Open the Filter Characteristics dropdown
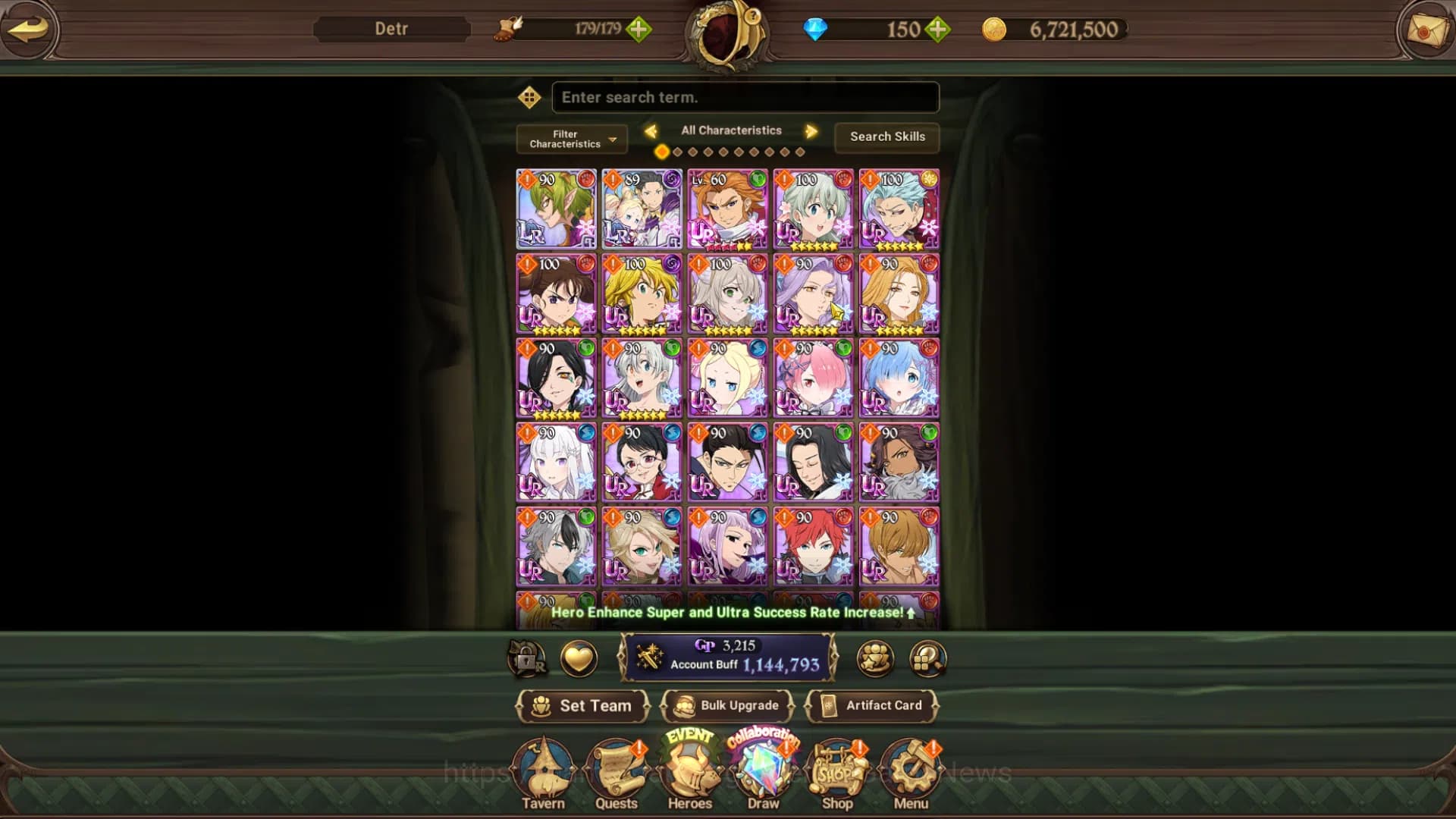The height and width of the screenshot is (819, 1456). point(571,139)
